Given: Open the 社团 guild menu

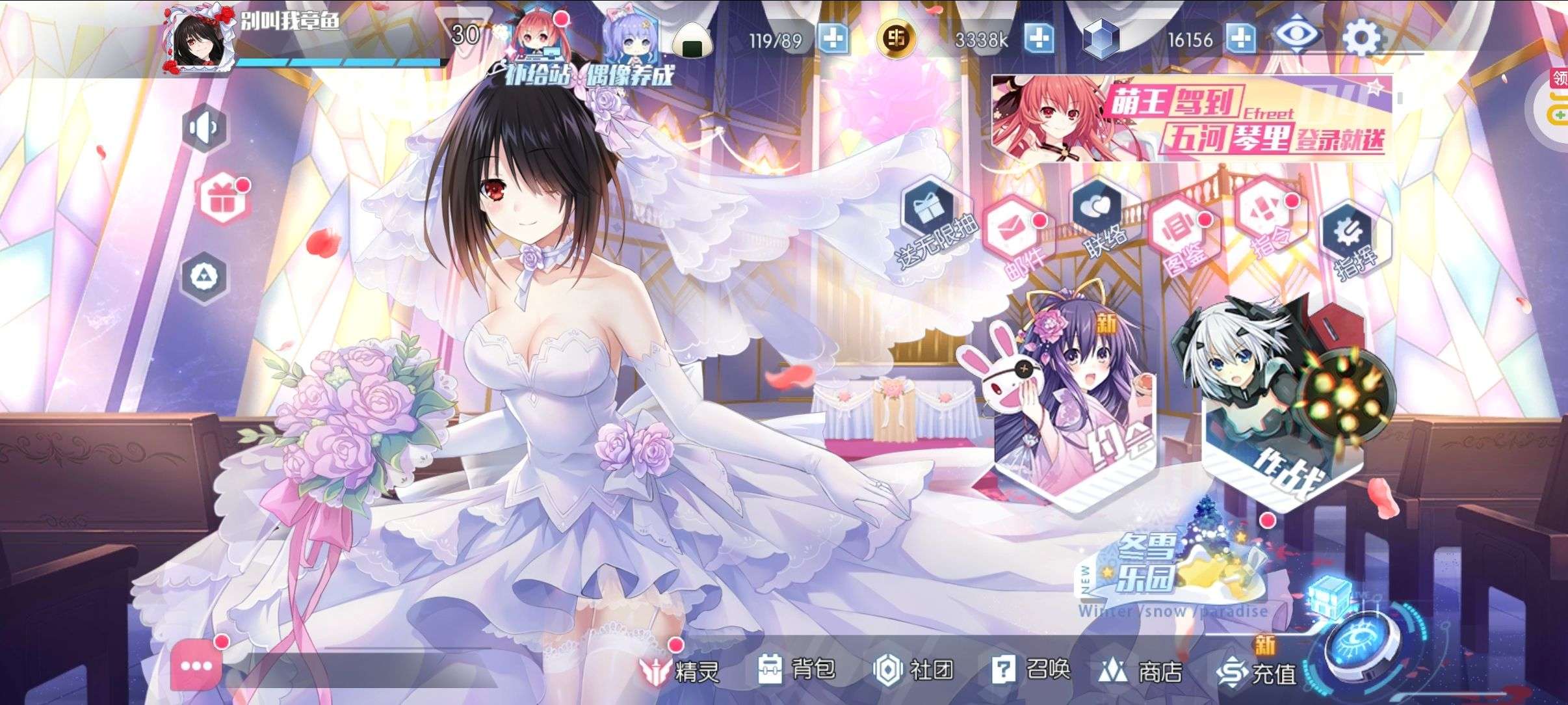Looking at the screenshot, I should coord(914,669).
